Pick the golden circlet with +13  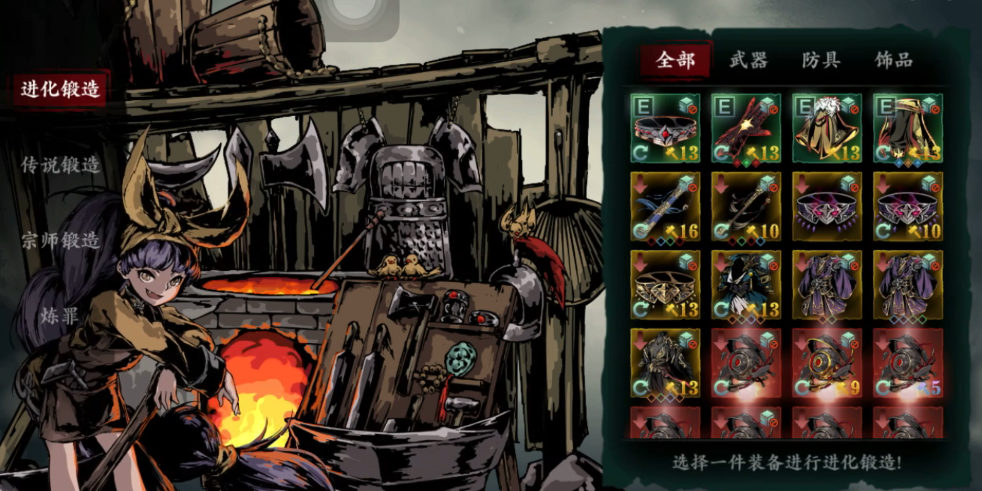(665, 284)
